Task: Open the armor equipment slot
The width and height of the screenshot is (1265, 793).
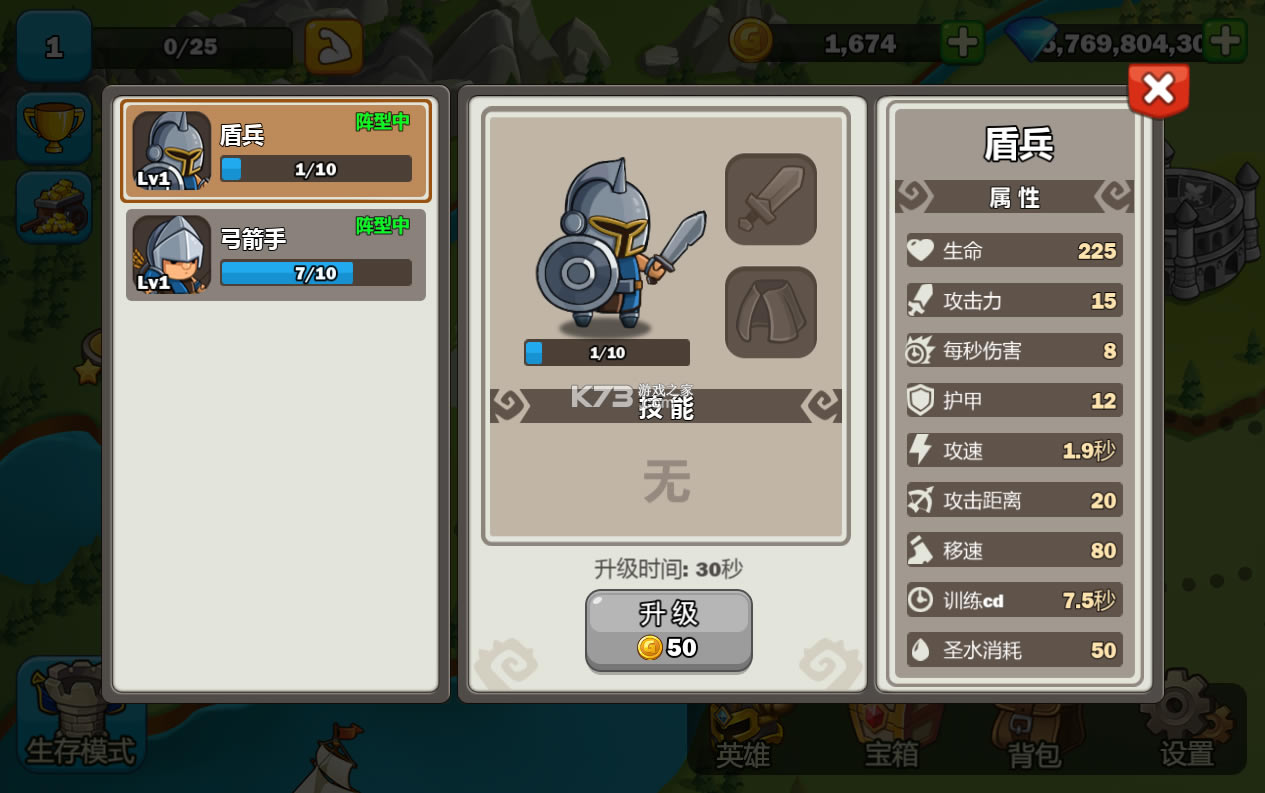Action: (x=770, y=312)
